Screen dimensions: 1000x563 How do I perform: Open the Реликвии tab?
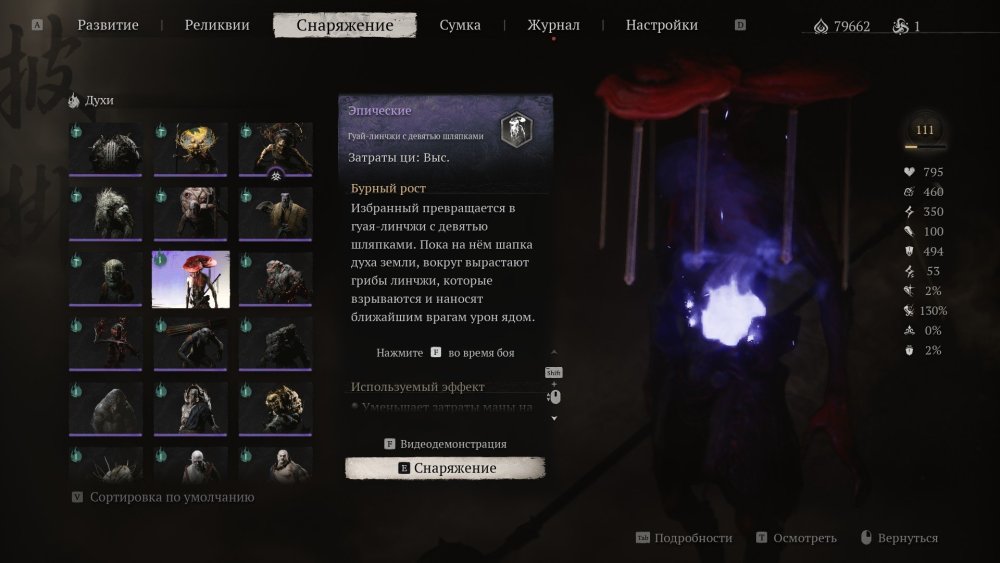pyautogui.click(x=217, y=25)
